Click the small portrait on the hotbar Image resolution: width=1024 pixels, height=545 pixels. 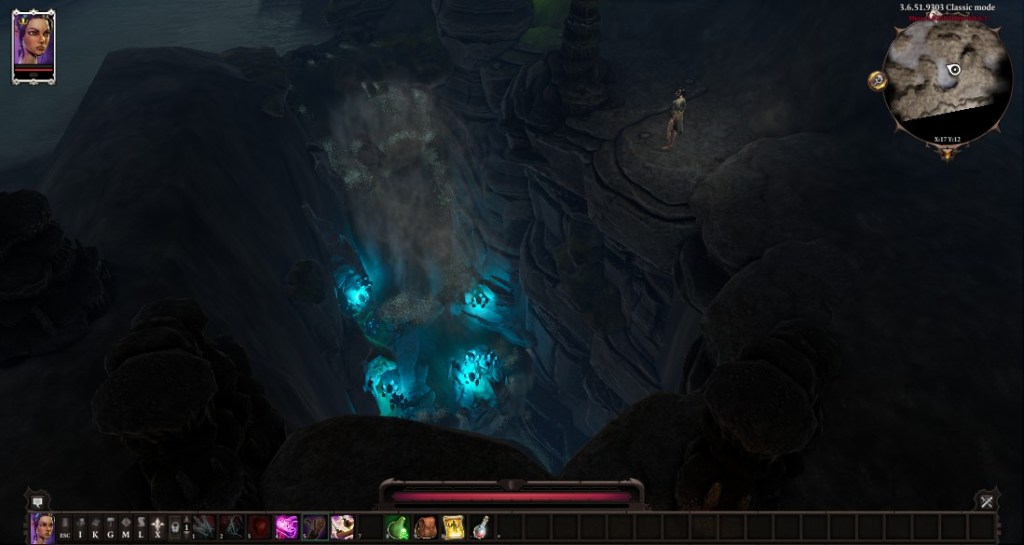(x=42, y=527)
